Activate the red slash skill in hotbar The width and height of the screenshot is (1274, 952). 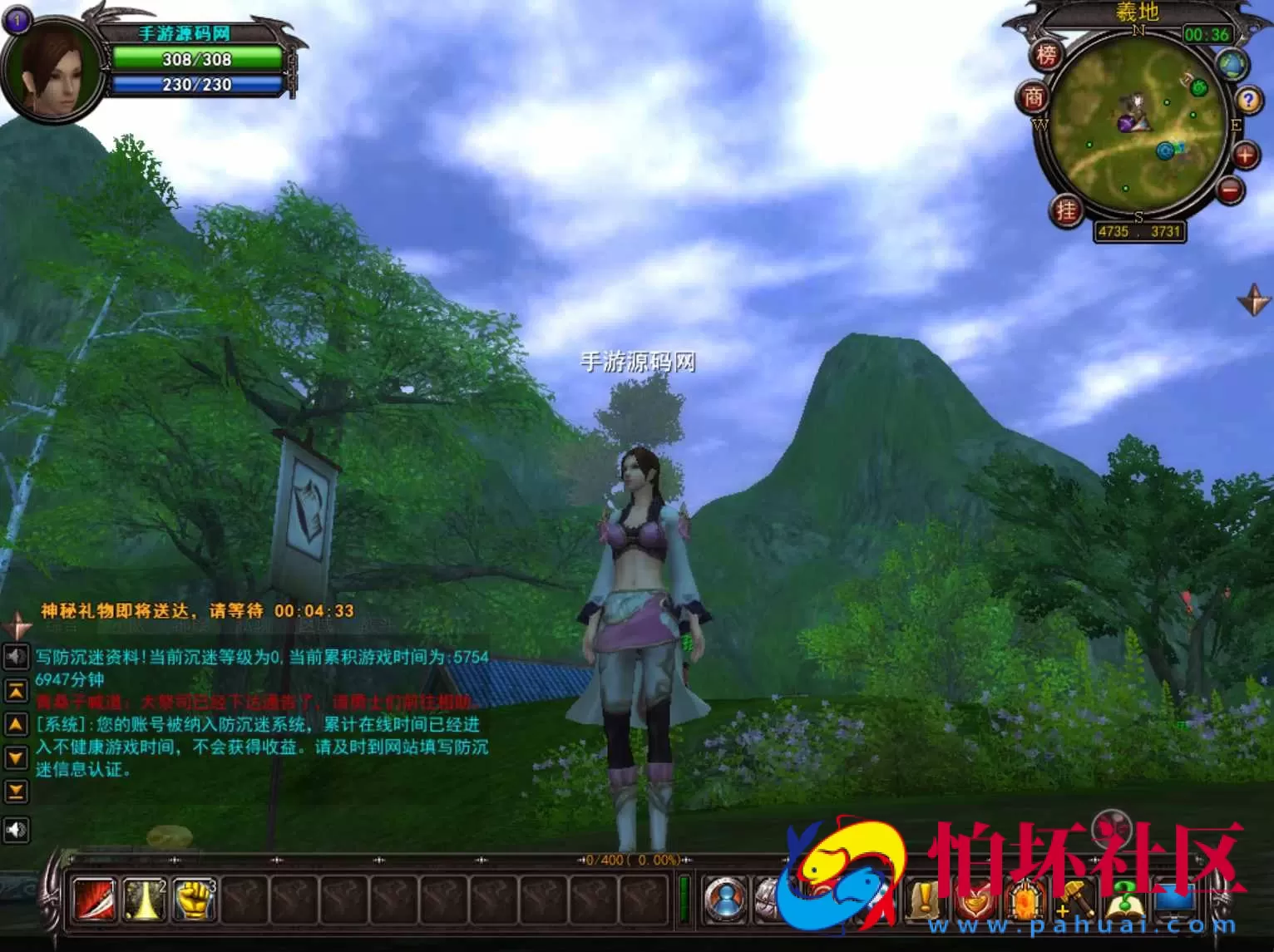pos(94,899)
